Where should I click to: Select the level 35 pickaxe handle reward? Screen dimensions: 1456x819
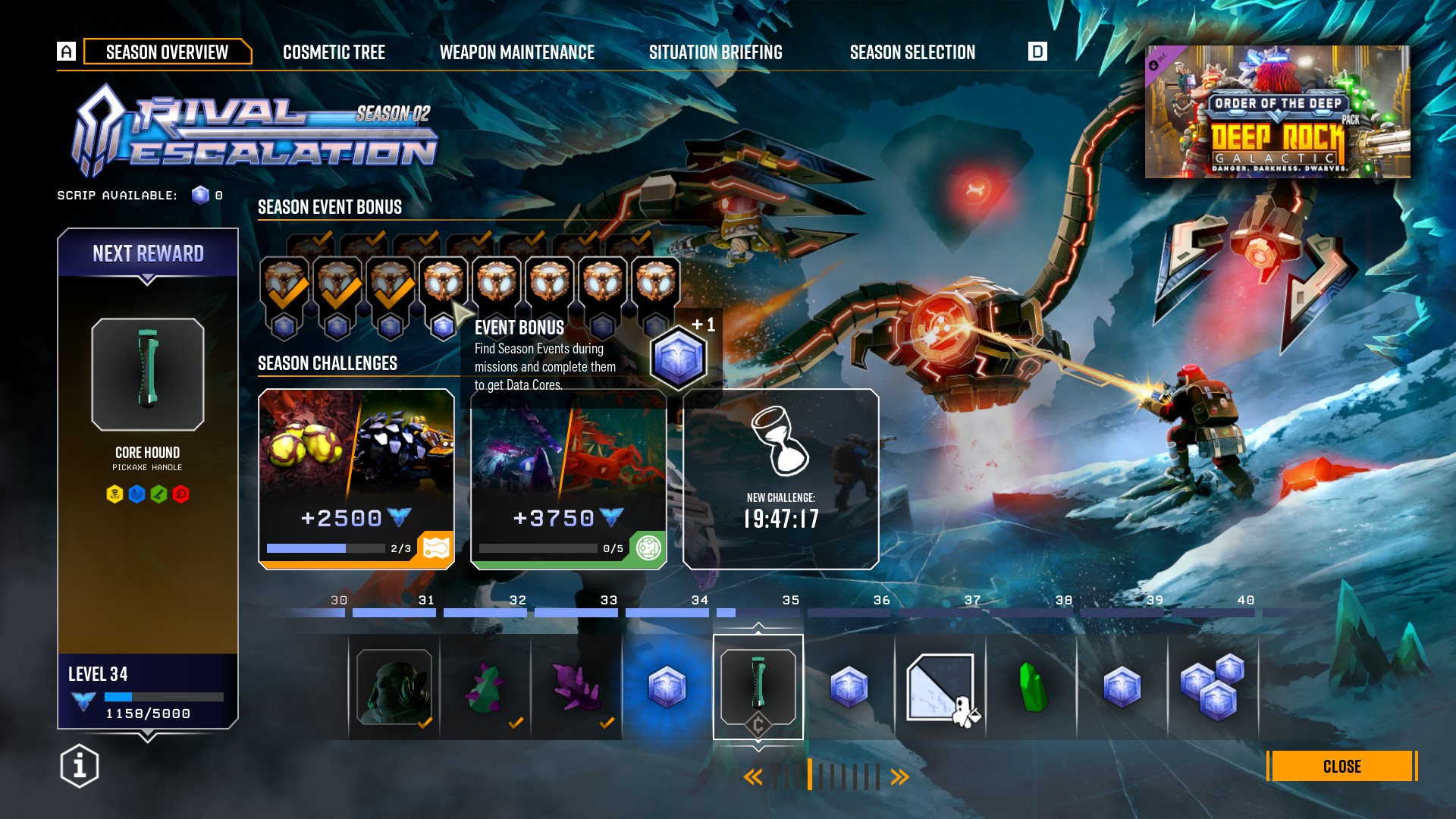click(x=758, y=687)
